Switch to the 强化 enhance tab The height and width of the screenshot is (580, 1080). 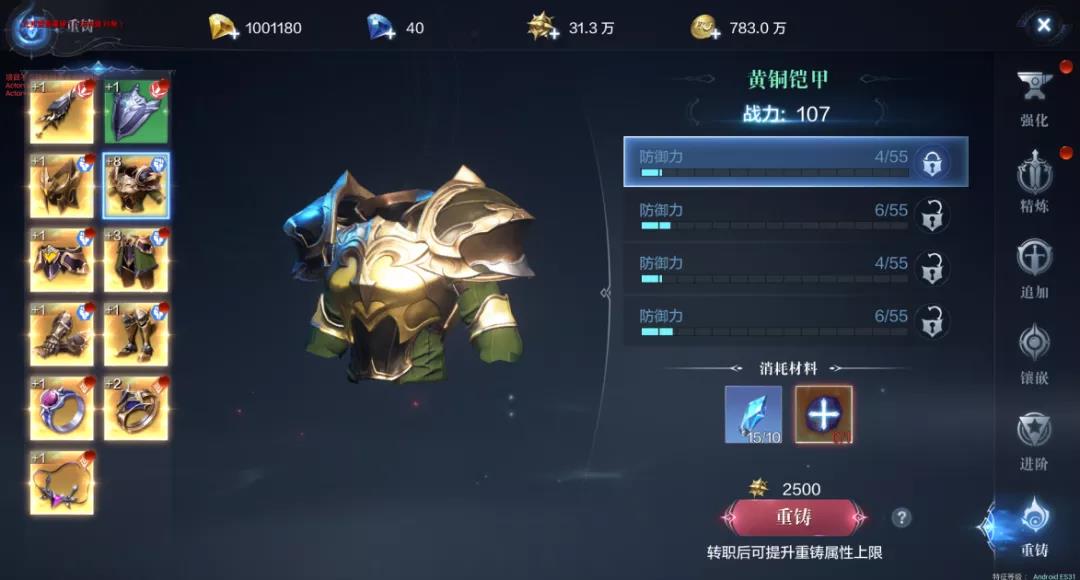[x=1034, y=98]
